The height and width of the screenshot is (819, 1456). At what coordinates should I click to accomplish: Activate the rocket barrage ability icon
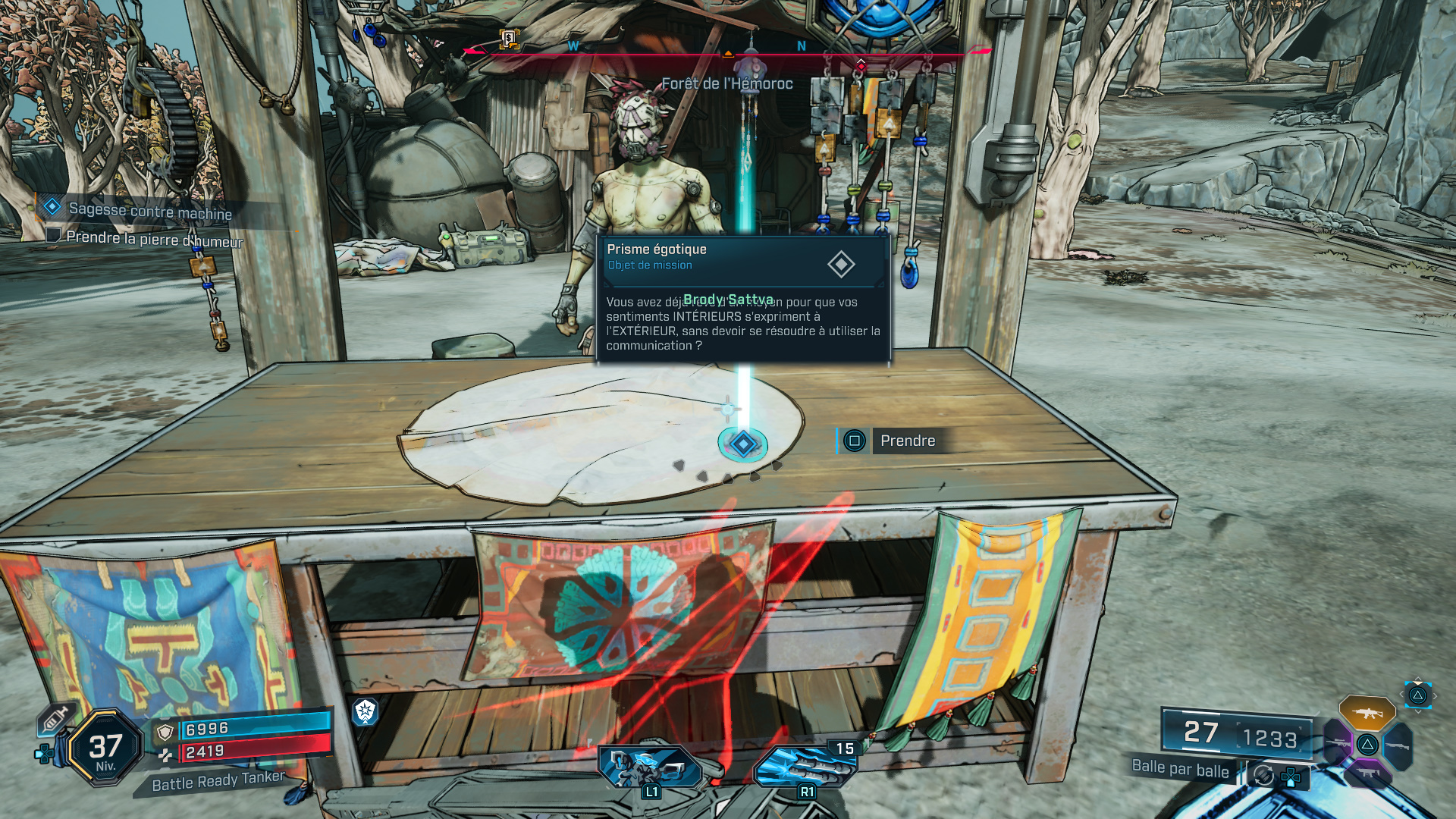tap(805, 767)
